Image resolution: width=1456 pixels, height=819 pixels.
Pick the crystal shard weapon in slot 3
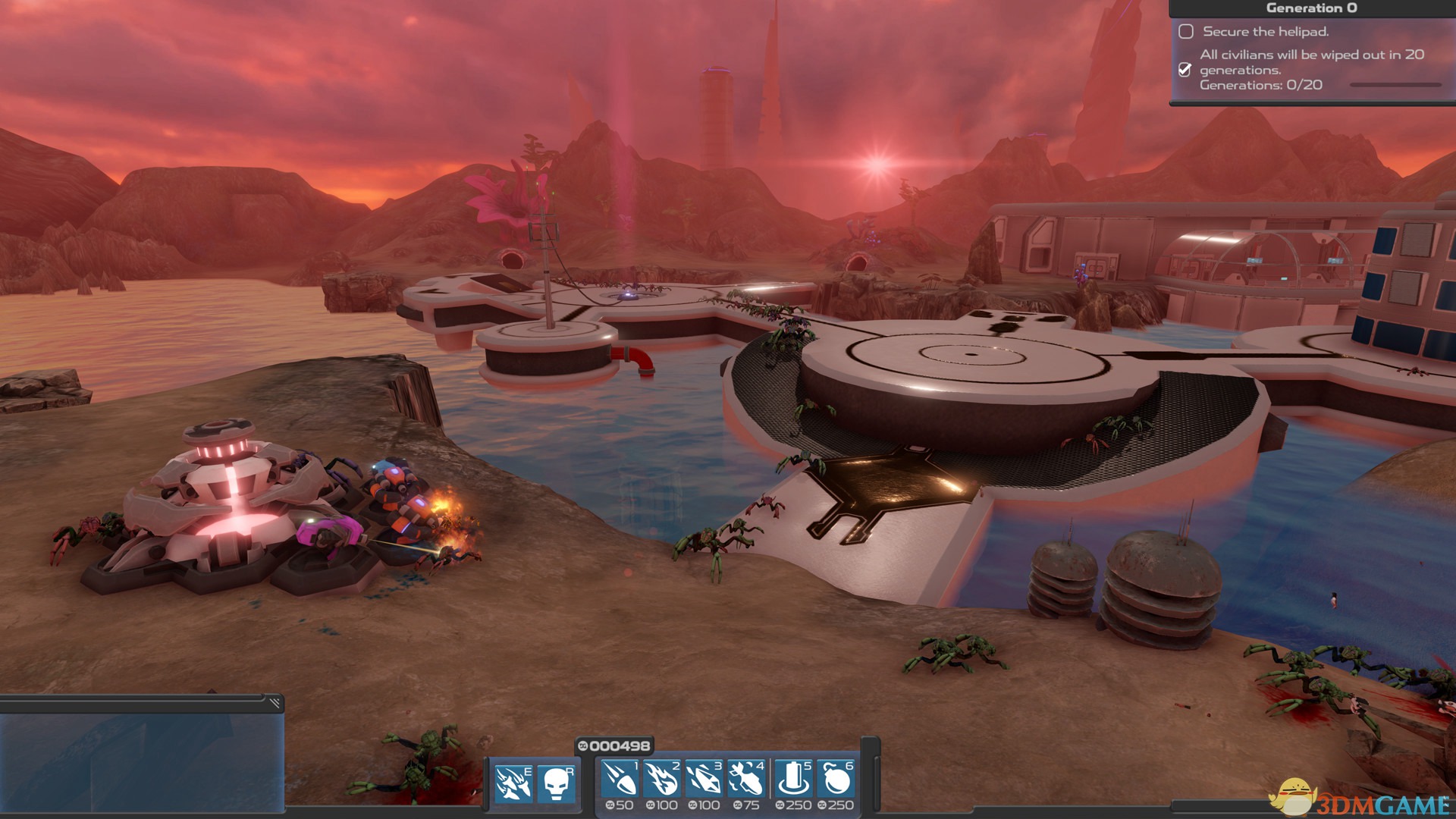[703, 780]
